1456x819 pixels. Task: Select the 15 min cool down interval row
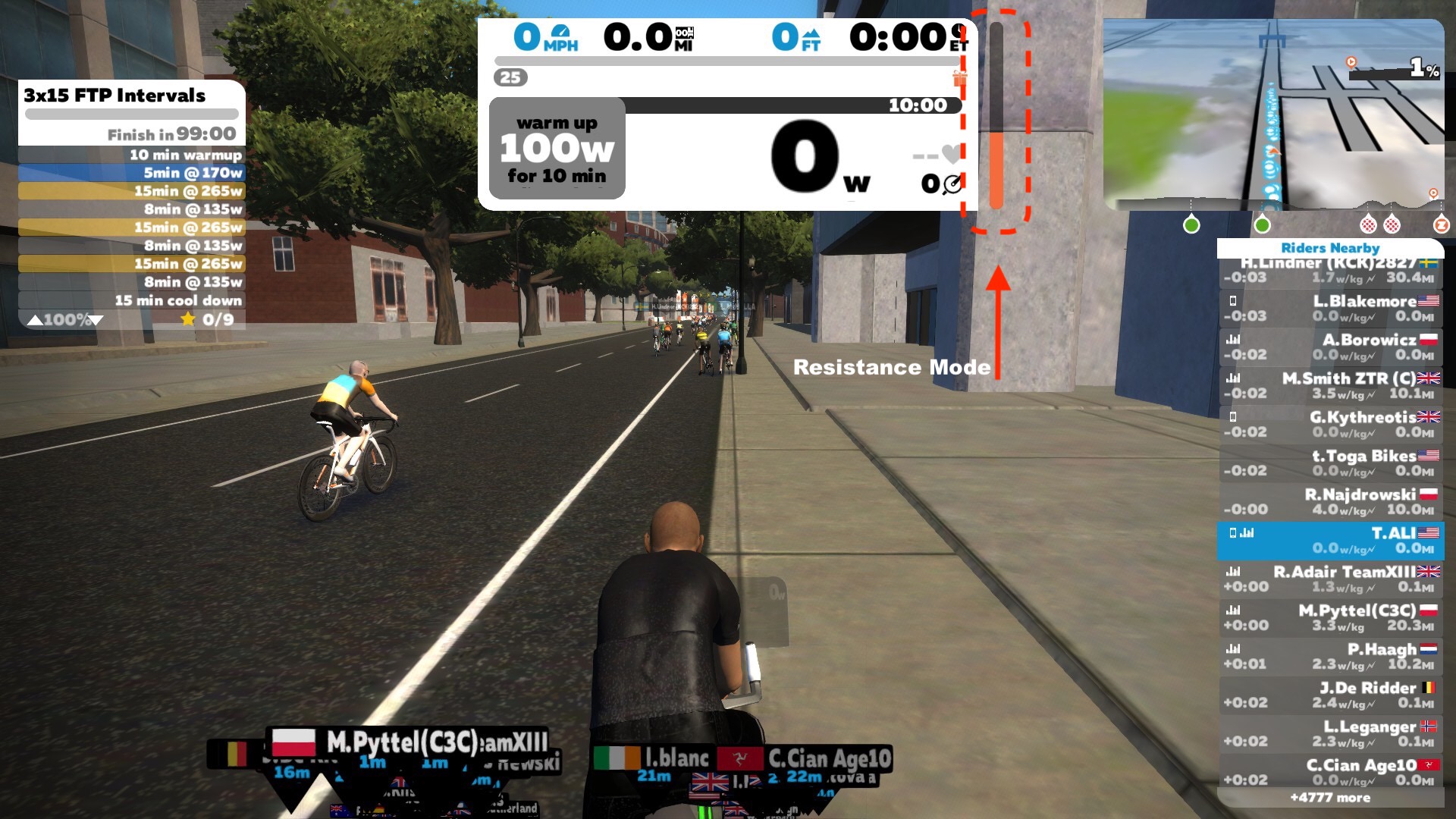(129, 300)
